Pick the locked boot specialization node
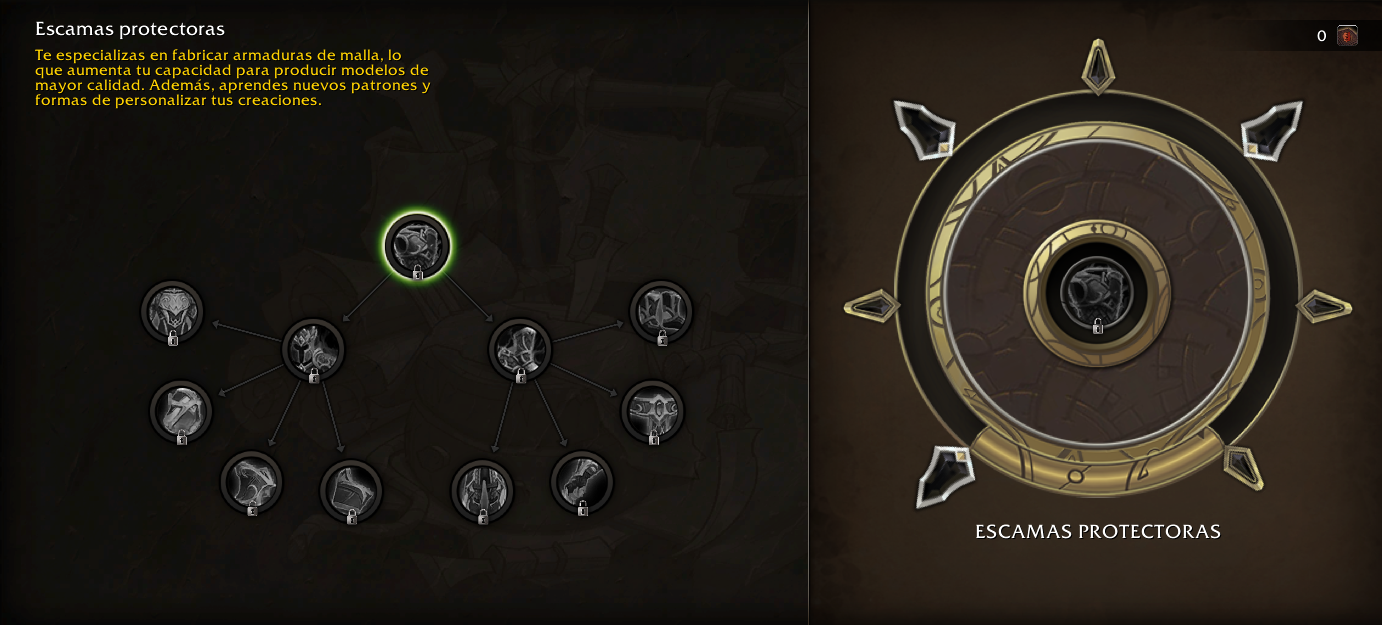The image size is (1382, 625). click(351, 490)
